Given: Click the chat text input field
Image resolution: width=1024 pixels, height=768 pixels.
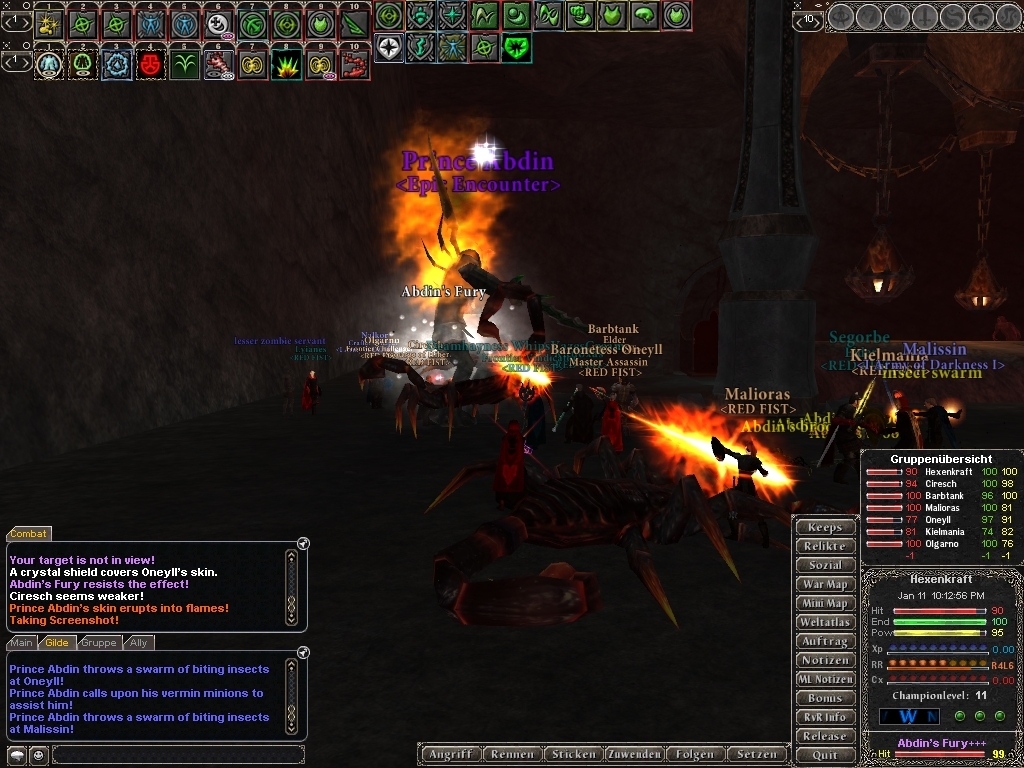Looking at the screenshot, I should pyautogui.click(x=177, y=754).
